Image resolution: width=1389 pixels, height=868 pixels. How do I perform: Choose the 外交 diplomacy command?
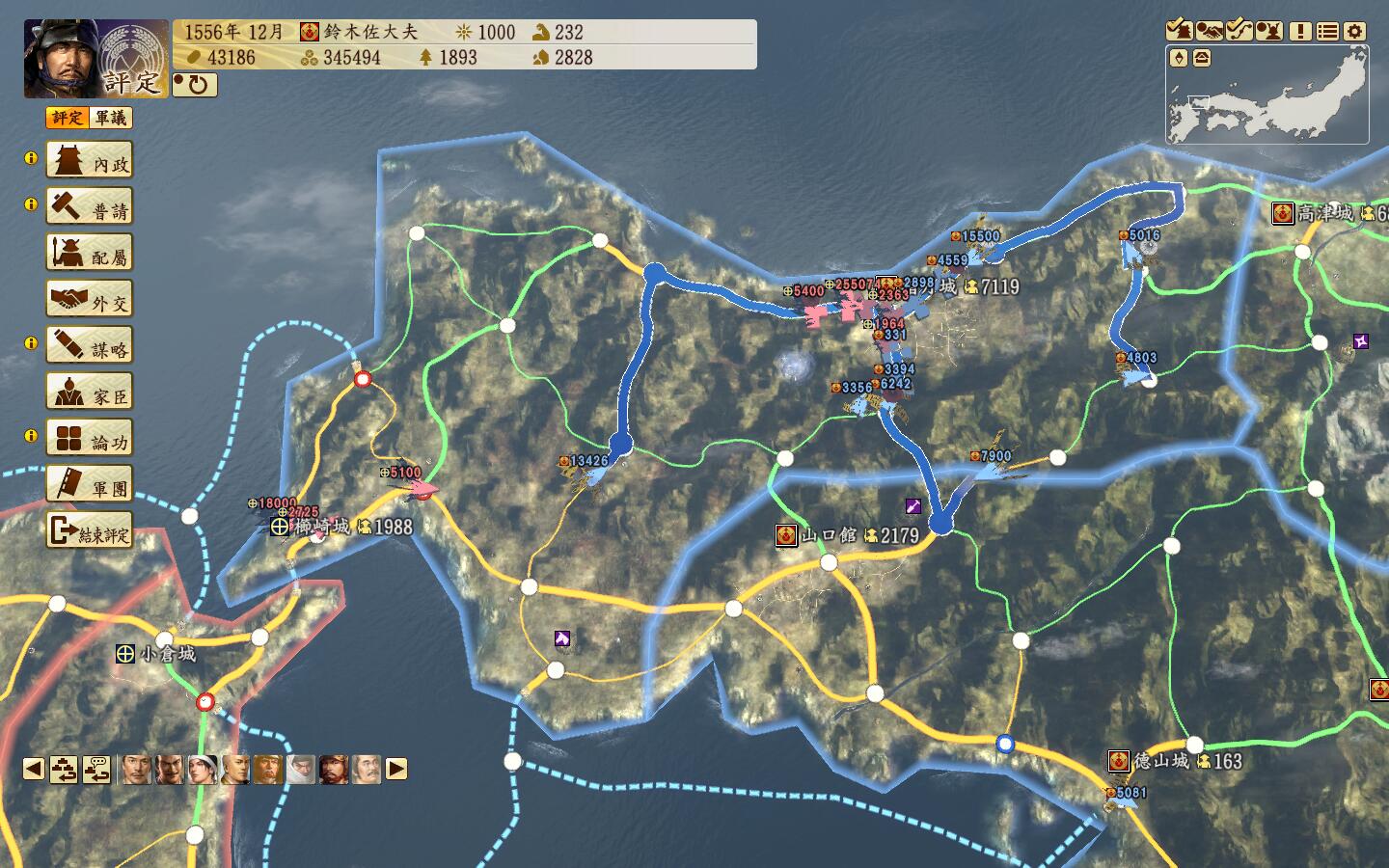click(90, 300)
